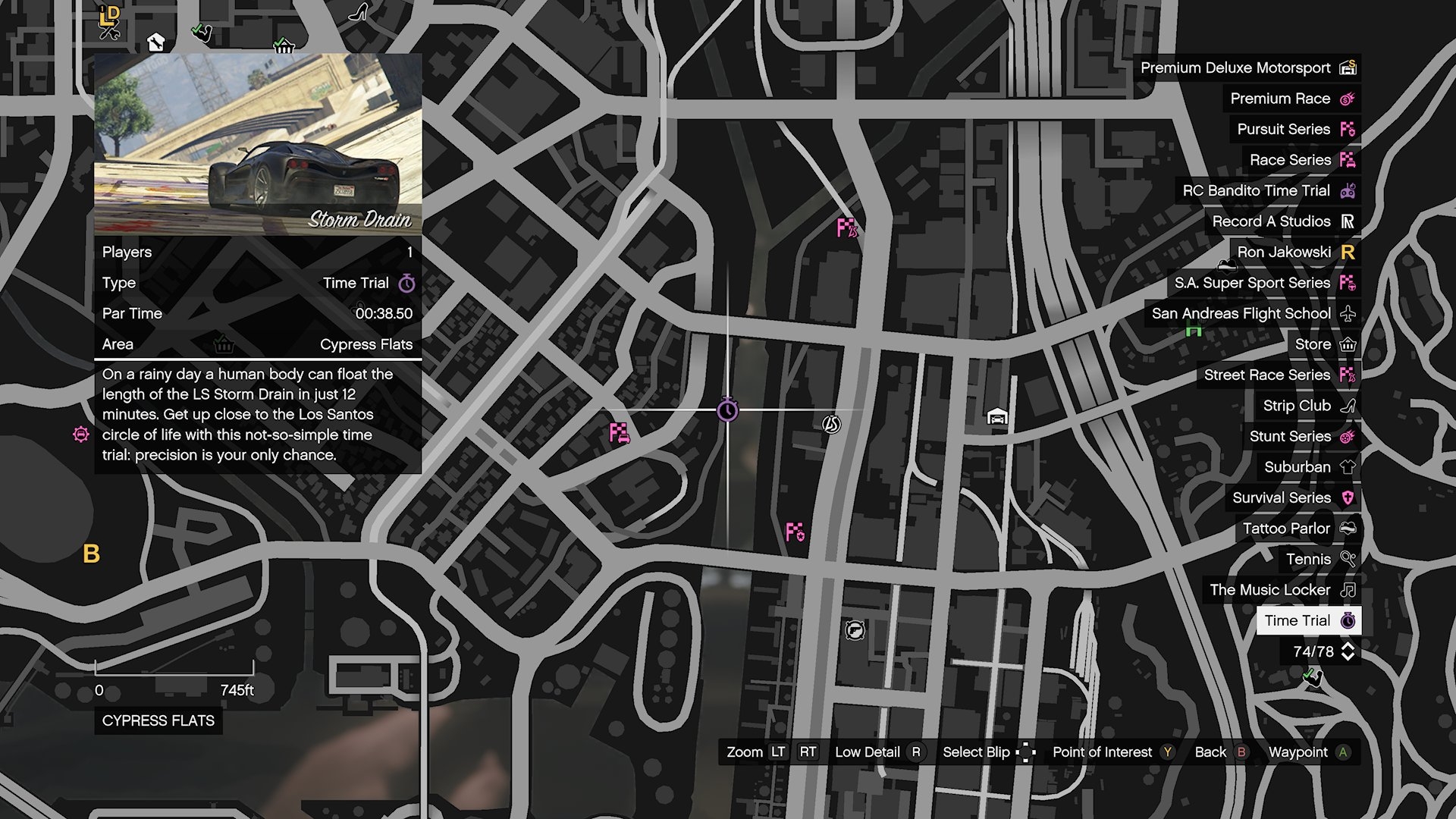This screenshot has height=819, width=1456.
Task: Select Pursuit Series in the blip list
Action: (1294, 130)
